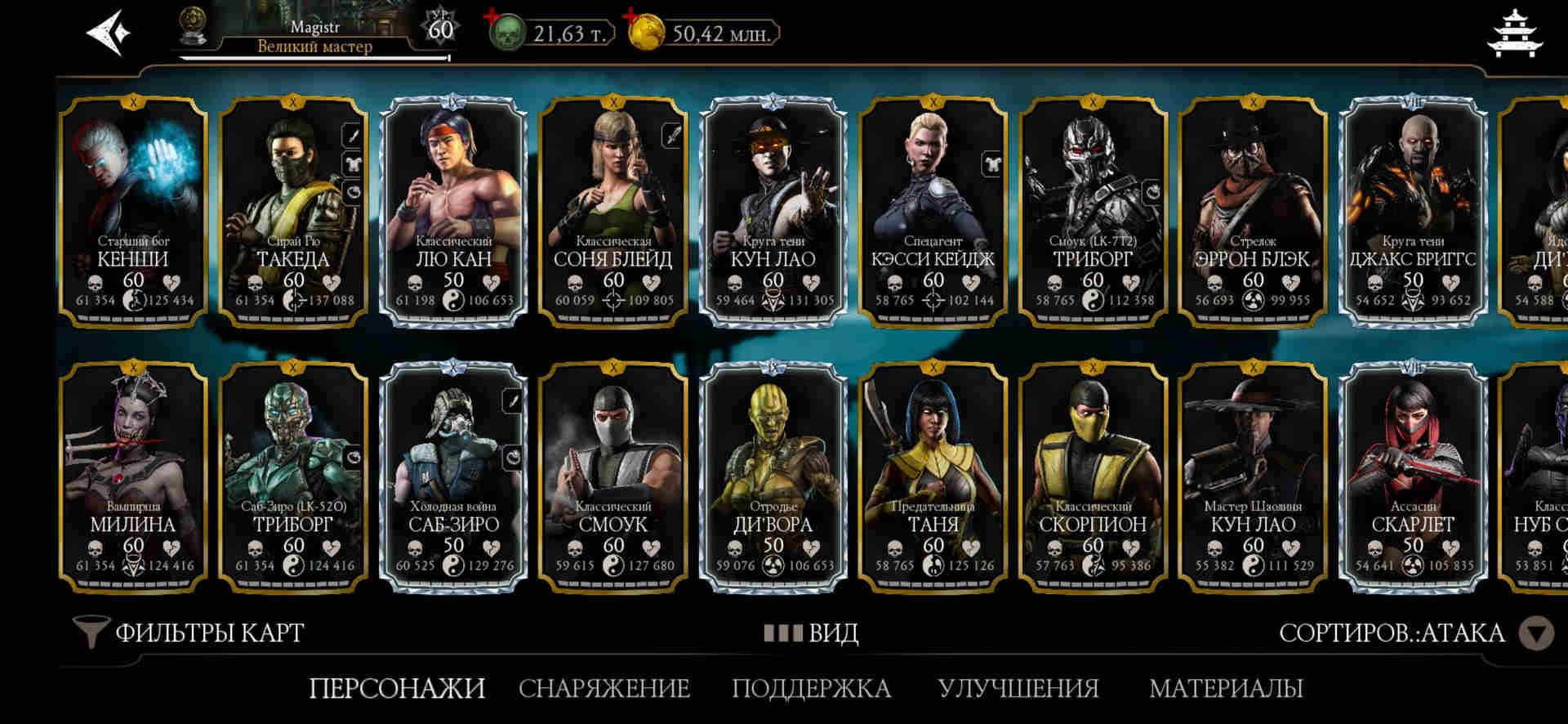Add more souls with the red plus
1568x724 pixels.
click(x=492, y=17)
